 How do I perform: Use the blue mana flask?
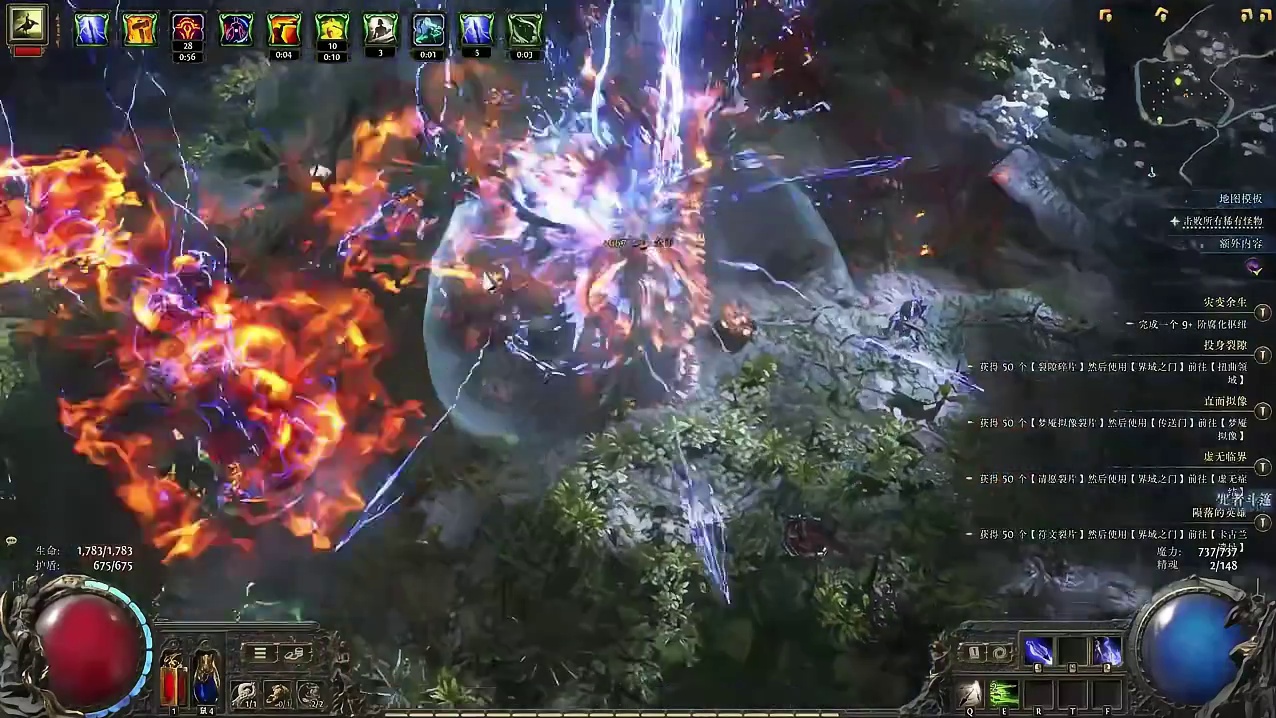206,677
